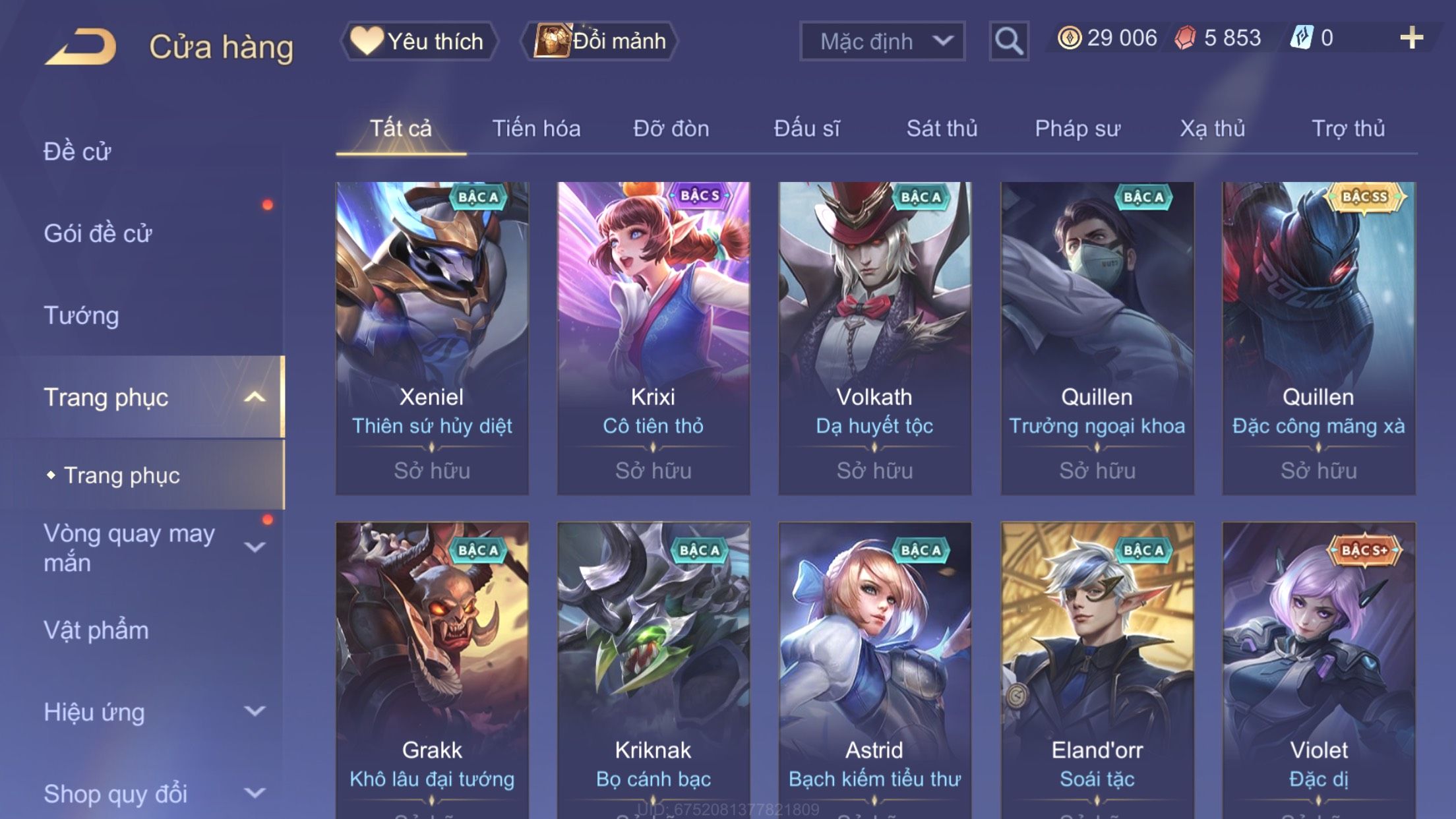This screenshot has height=819, width=1456.
Task: Go to the Tướng shop section
Action: click(x=81, y=316)
